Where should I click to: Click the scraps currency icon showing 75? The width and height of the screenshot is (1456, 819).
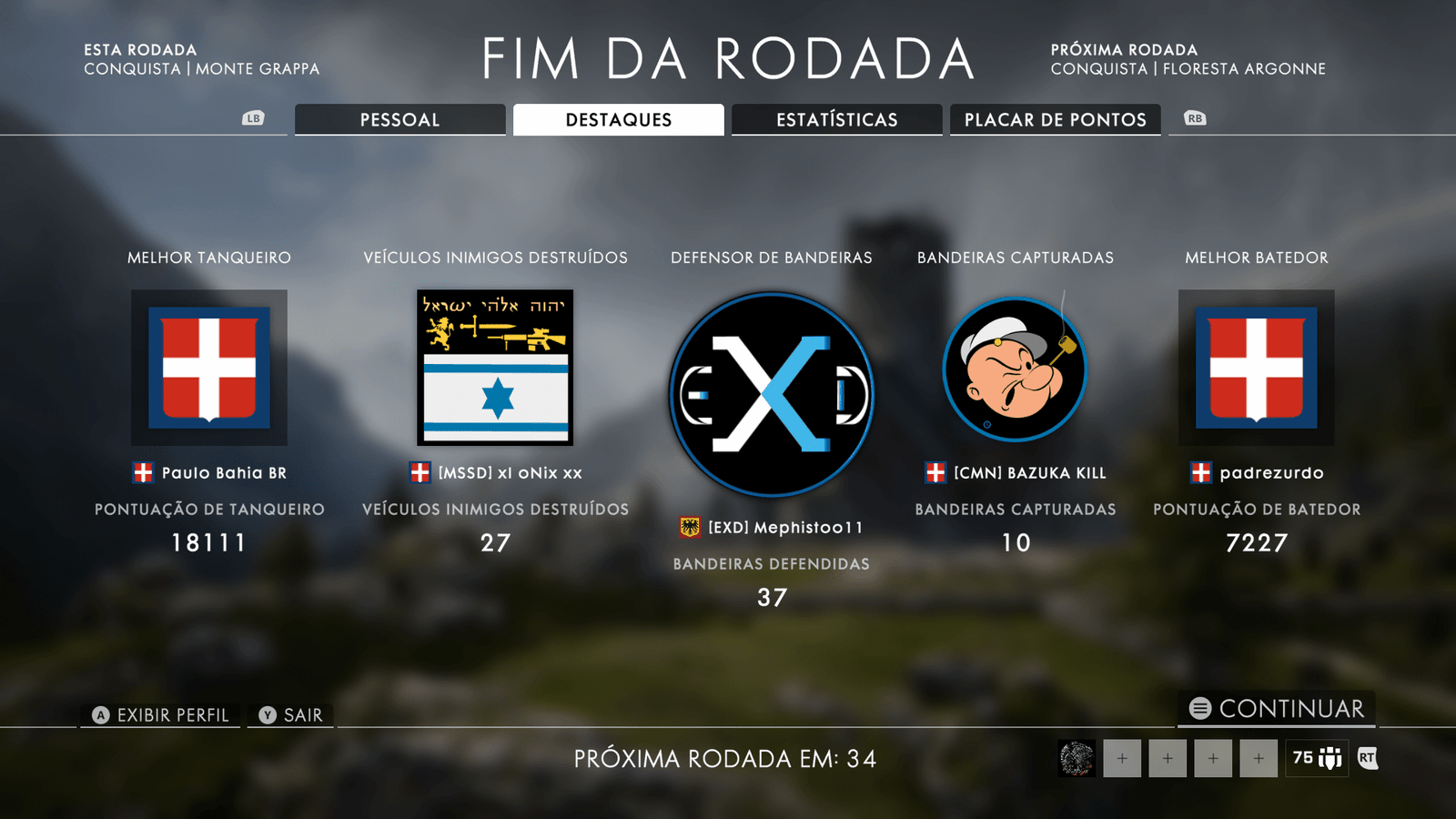point(1316,756)
